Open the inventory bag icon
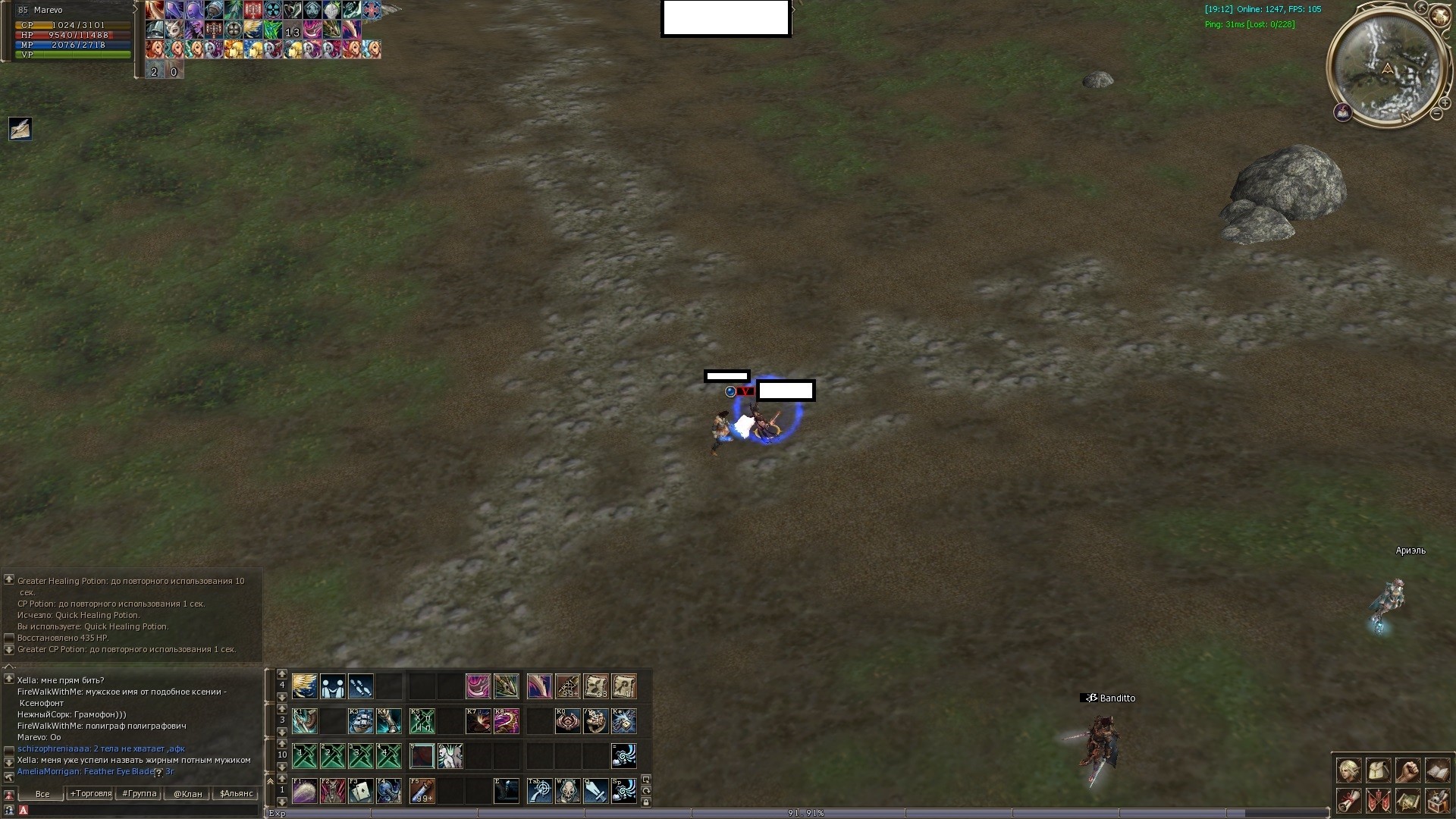The image size is (1456, 819). (x=1378, y=771)
